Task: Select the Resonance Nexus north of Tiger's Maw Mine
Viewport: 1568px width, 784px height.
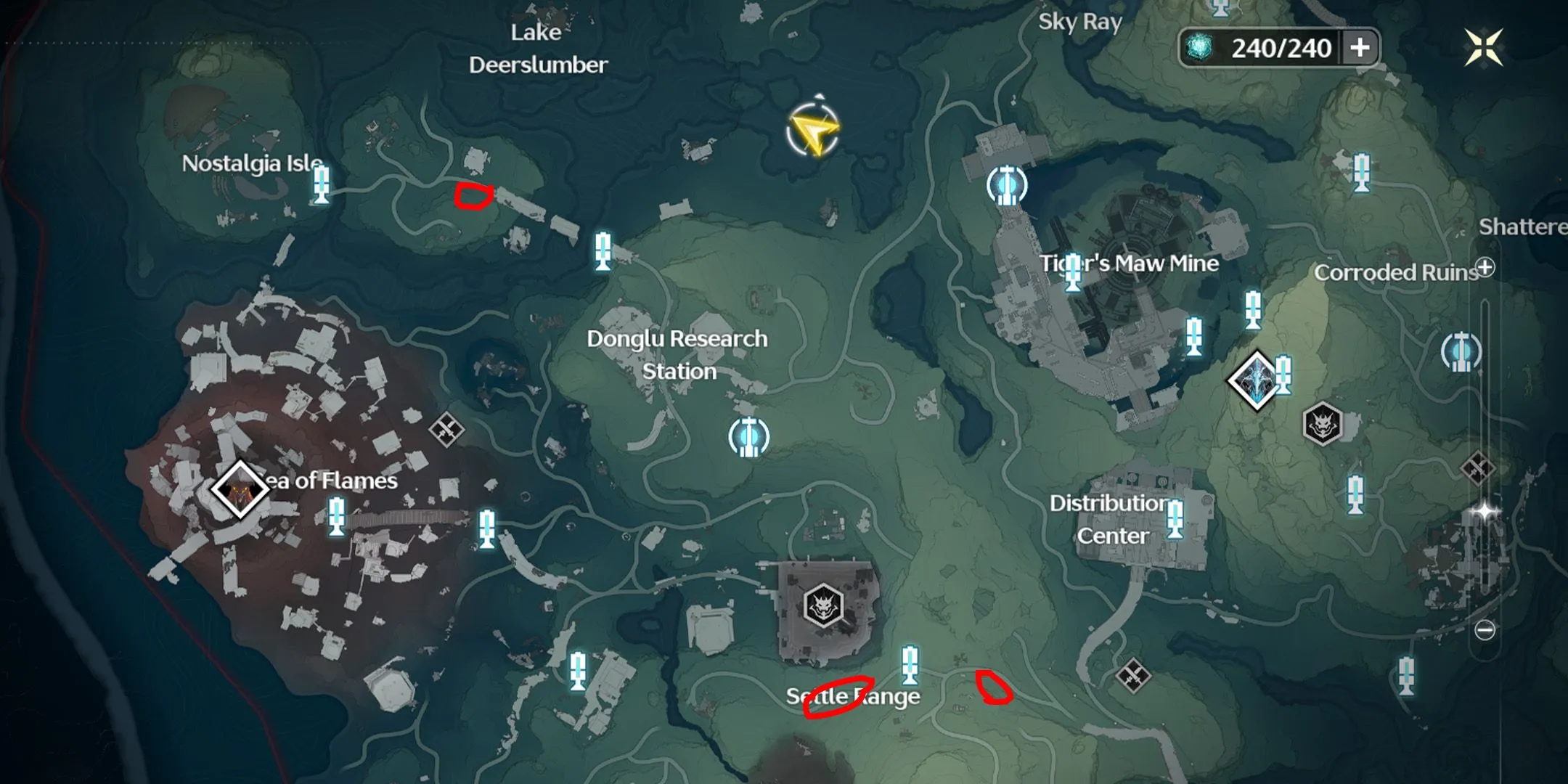Action: pos(1007,184)
